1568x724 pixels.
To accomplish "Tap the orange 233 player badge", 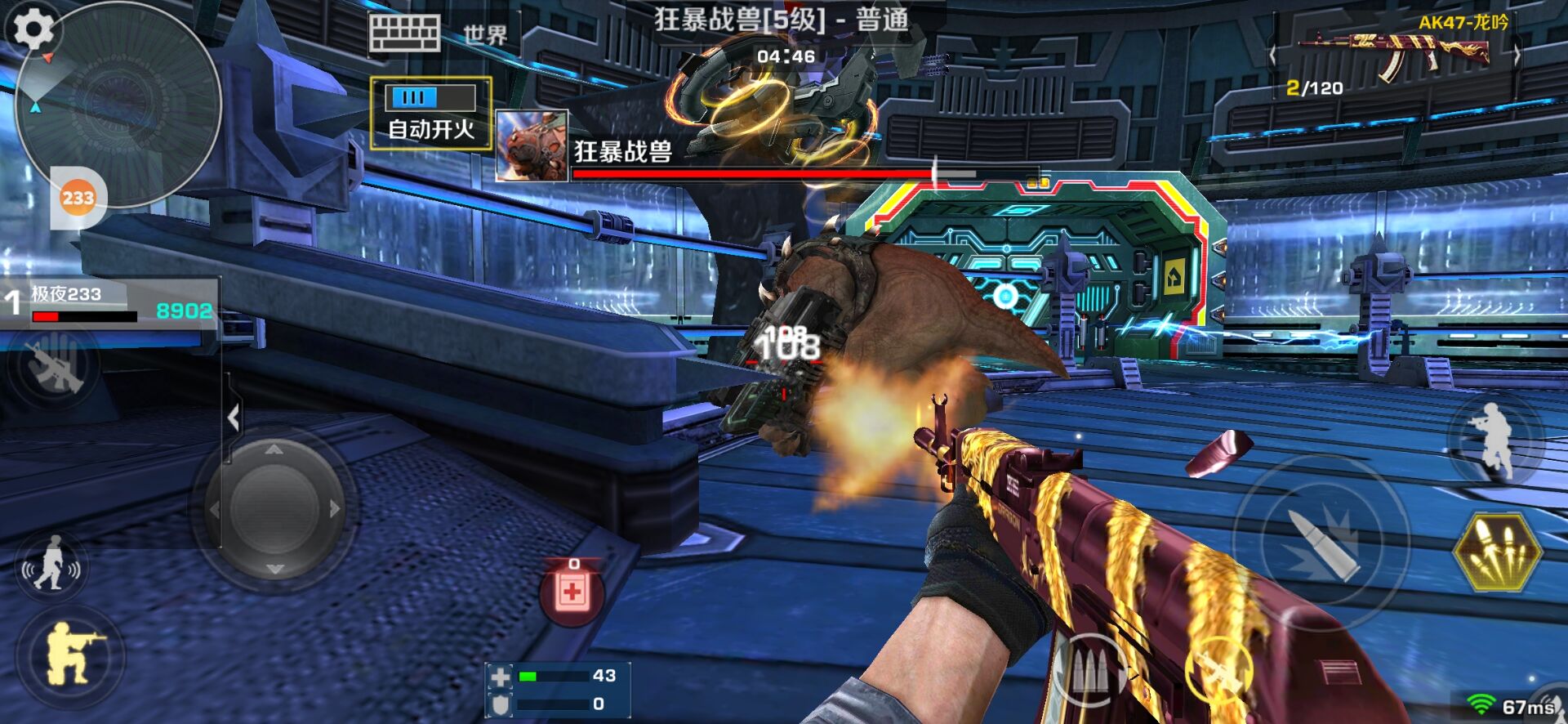I will point(78,198).
